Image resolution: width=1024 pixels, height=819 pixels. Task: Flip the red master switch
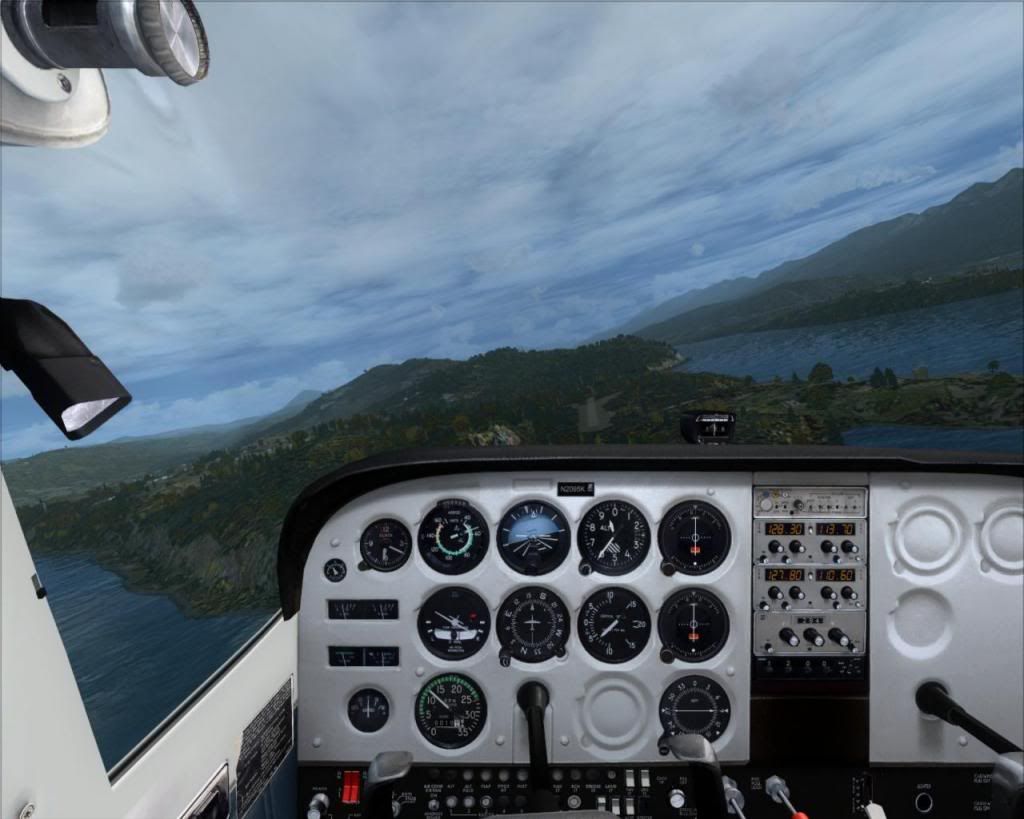coord(350,786)
